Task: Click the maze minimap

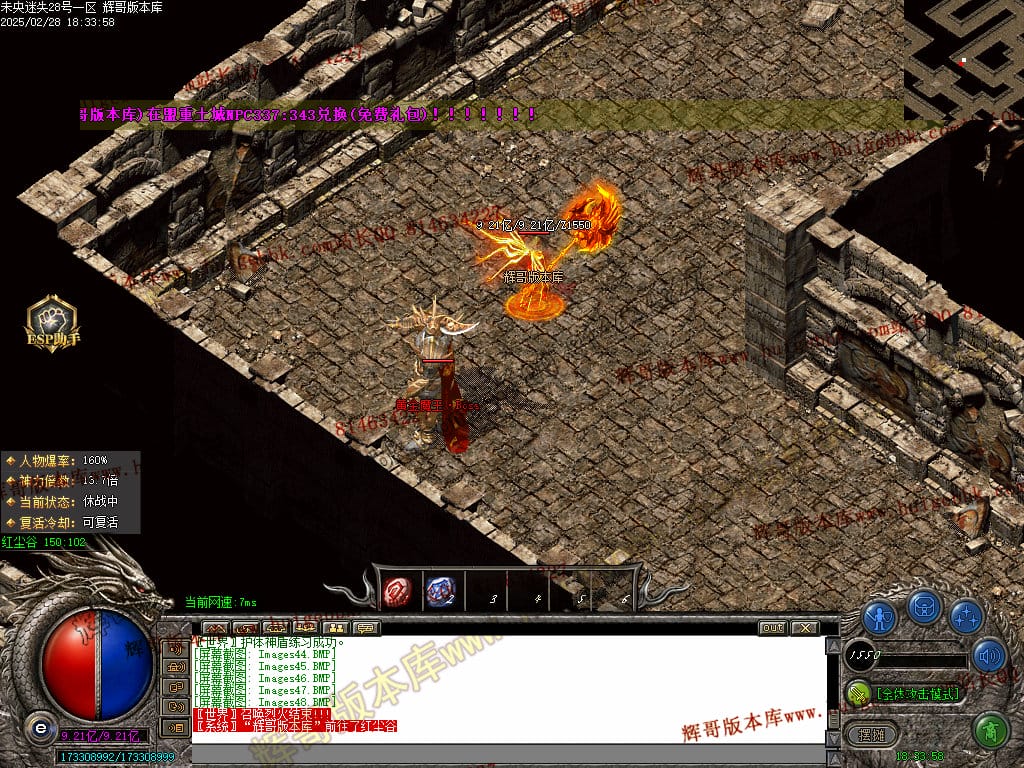Action: click(963, 60)
